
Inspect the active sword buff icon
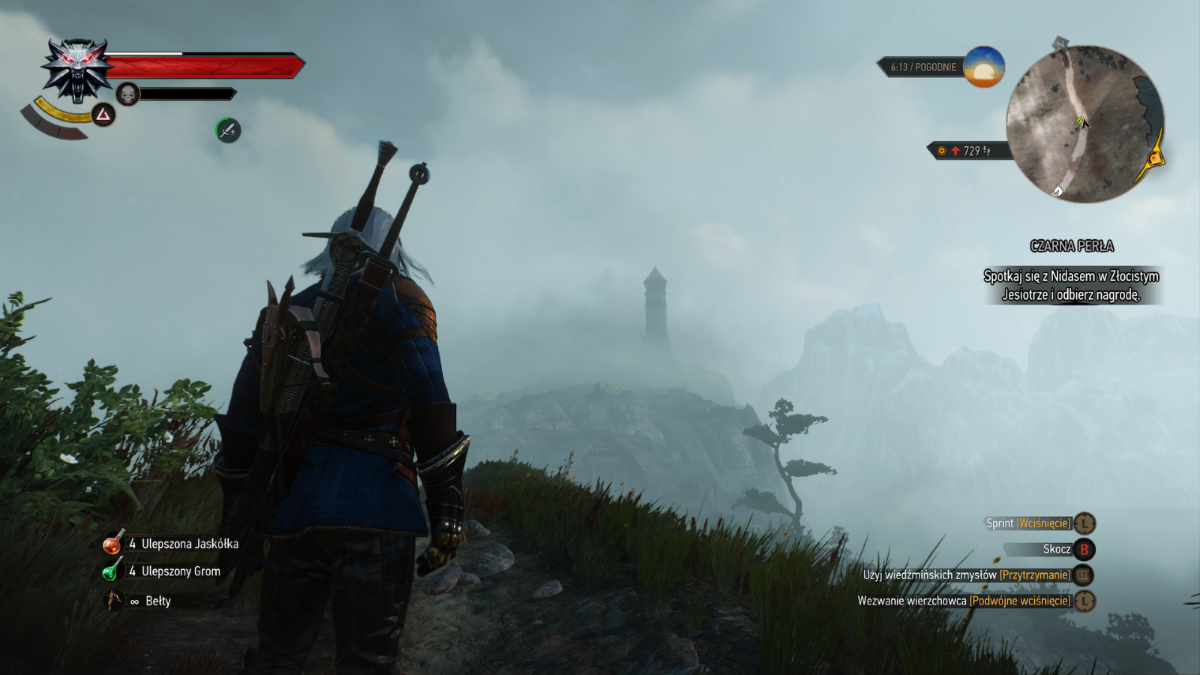[228, 129]
